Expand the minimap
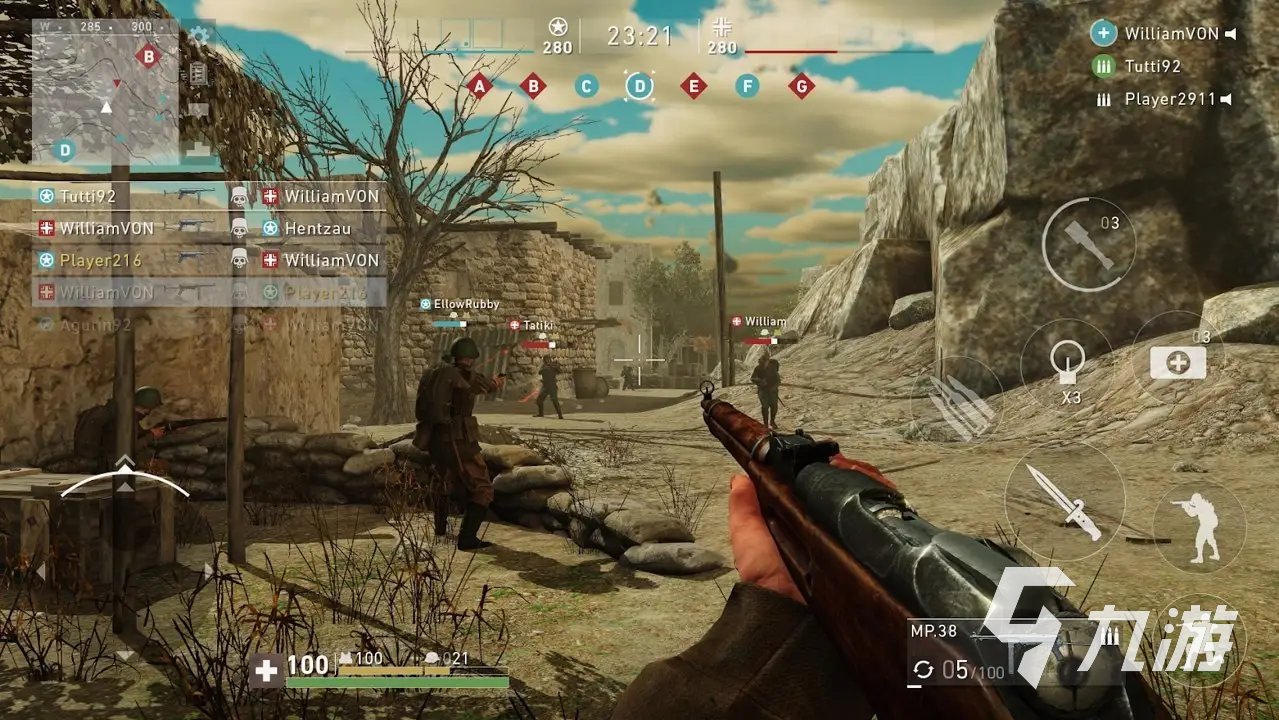 (105, 92)
